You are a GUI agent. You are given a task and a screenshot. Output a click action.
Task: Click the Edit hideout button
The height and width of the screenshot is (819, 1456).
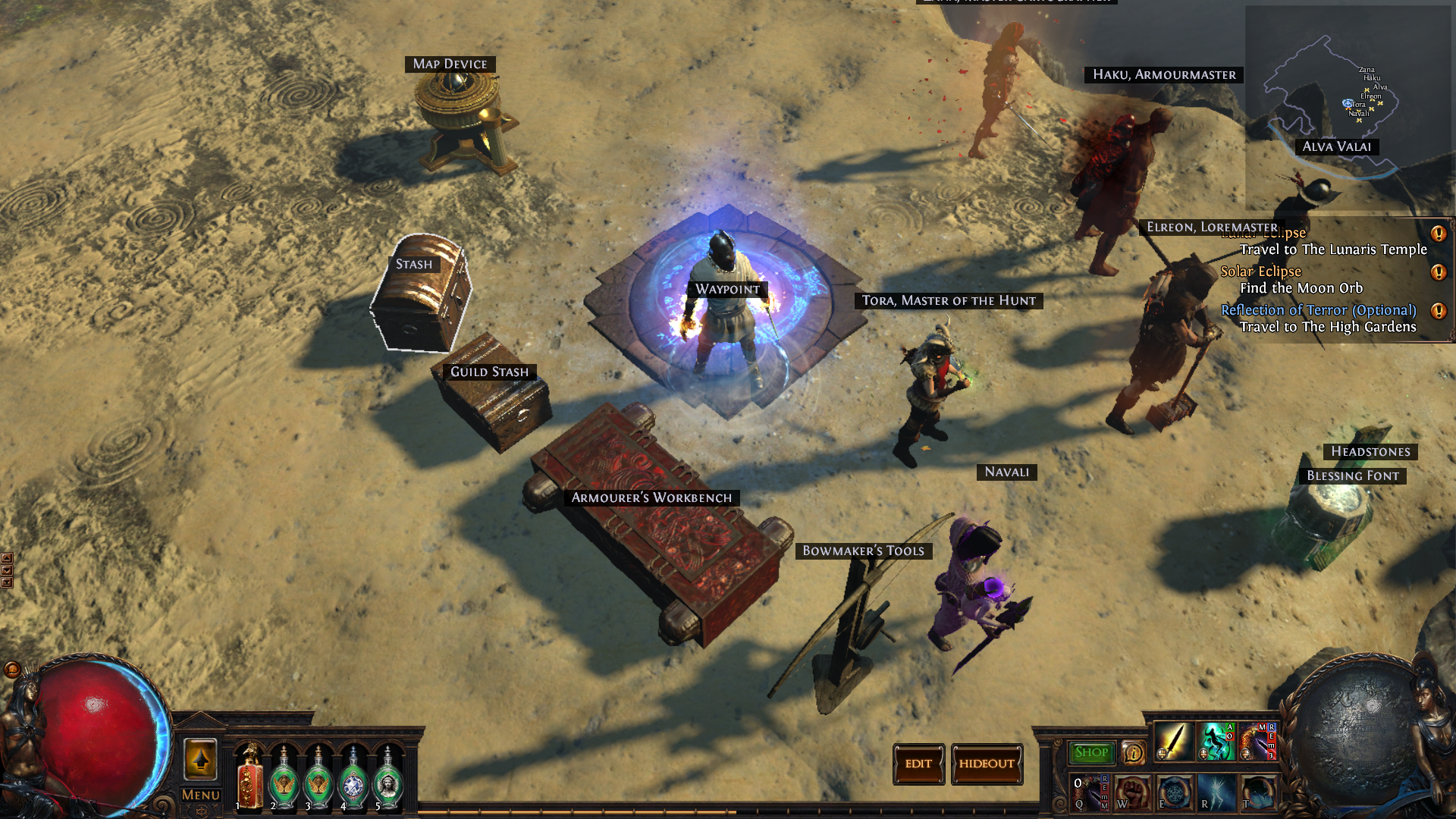[x=918, y=764]
